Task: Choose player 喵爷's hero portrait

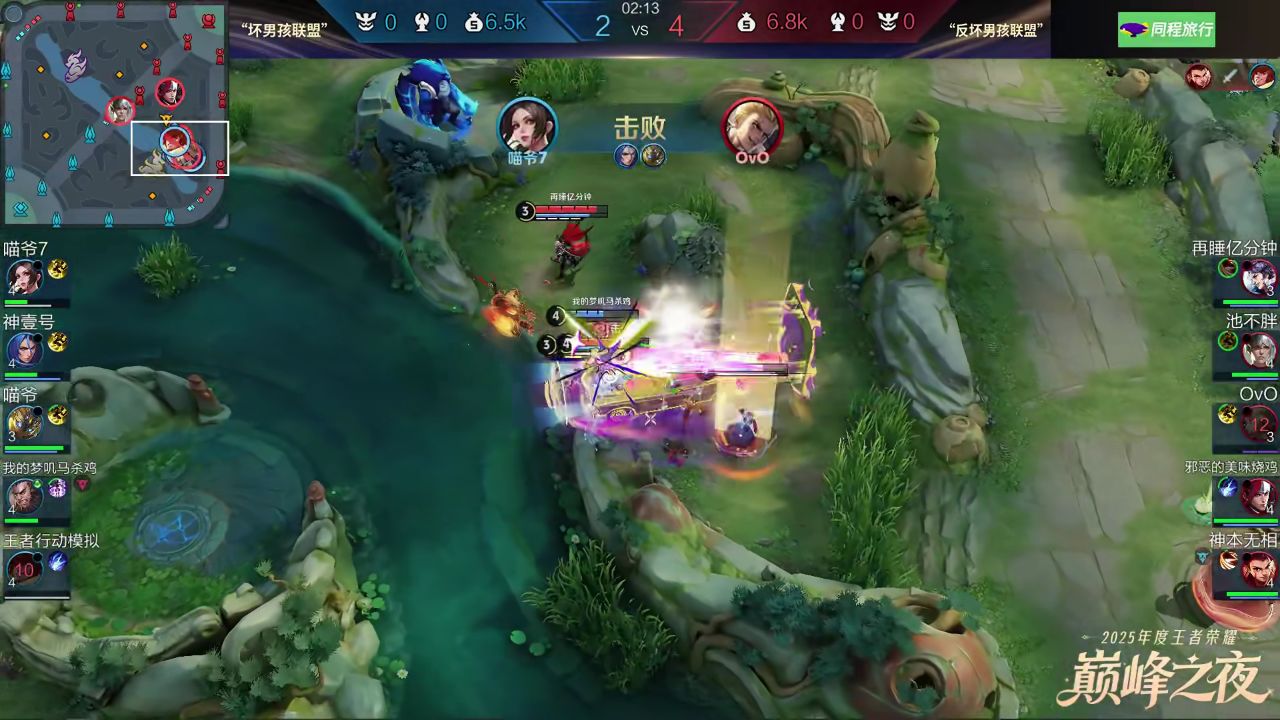Action: (x=22, y=422)
